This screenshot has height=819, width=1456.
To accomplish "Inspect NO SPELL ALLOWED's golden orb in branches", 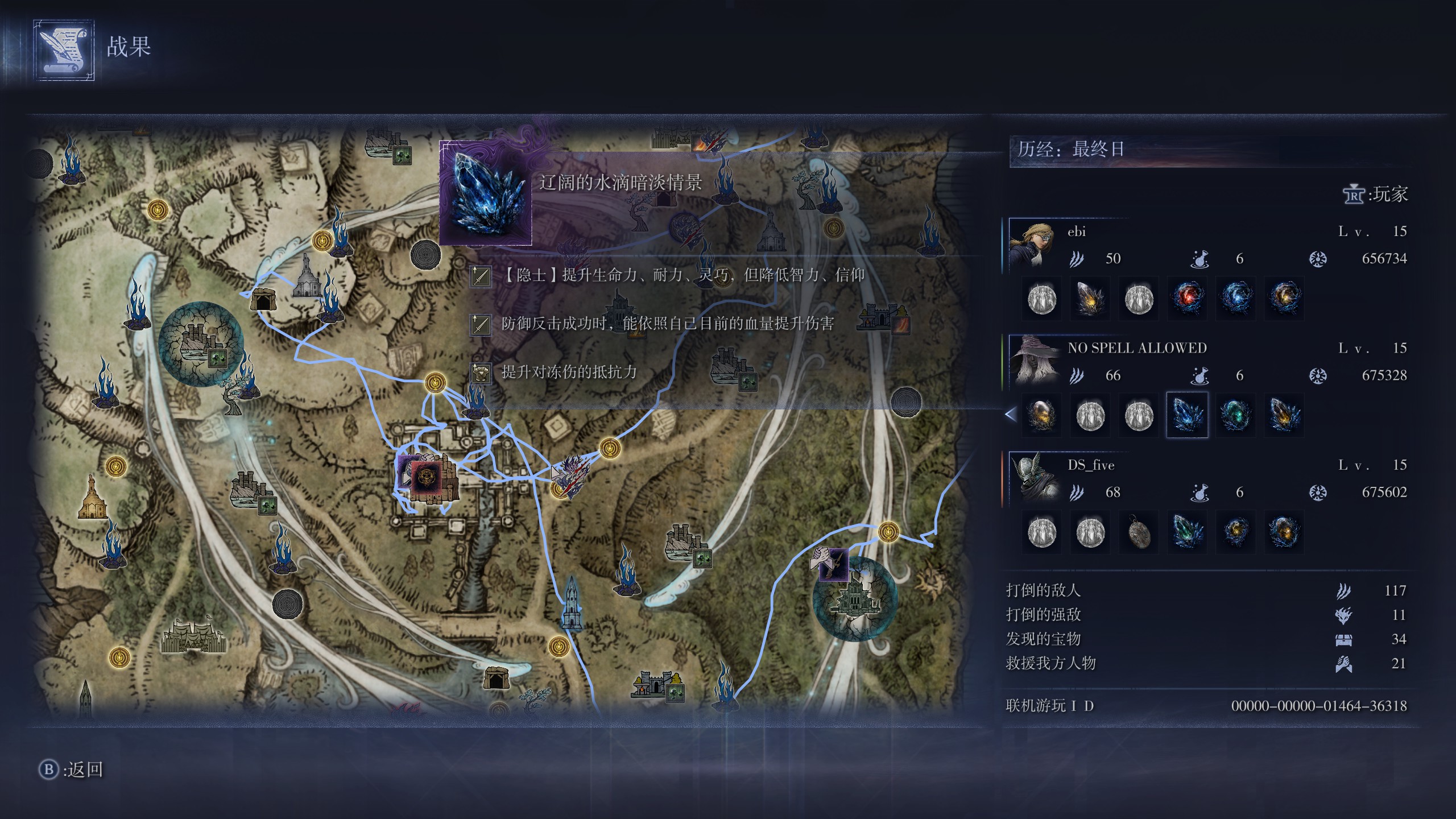I will [x=1042, y=415].
